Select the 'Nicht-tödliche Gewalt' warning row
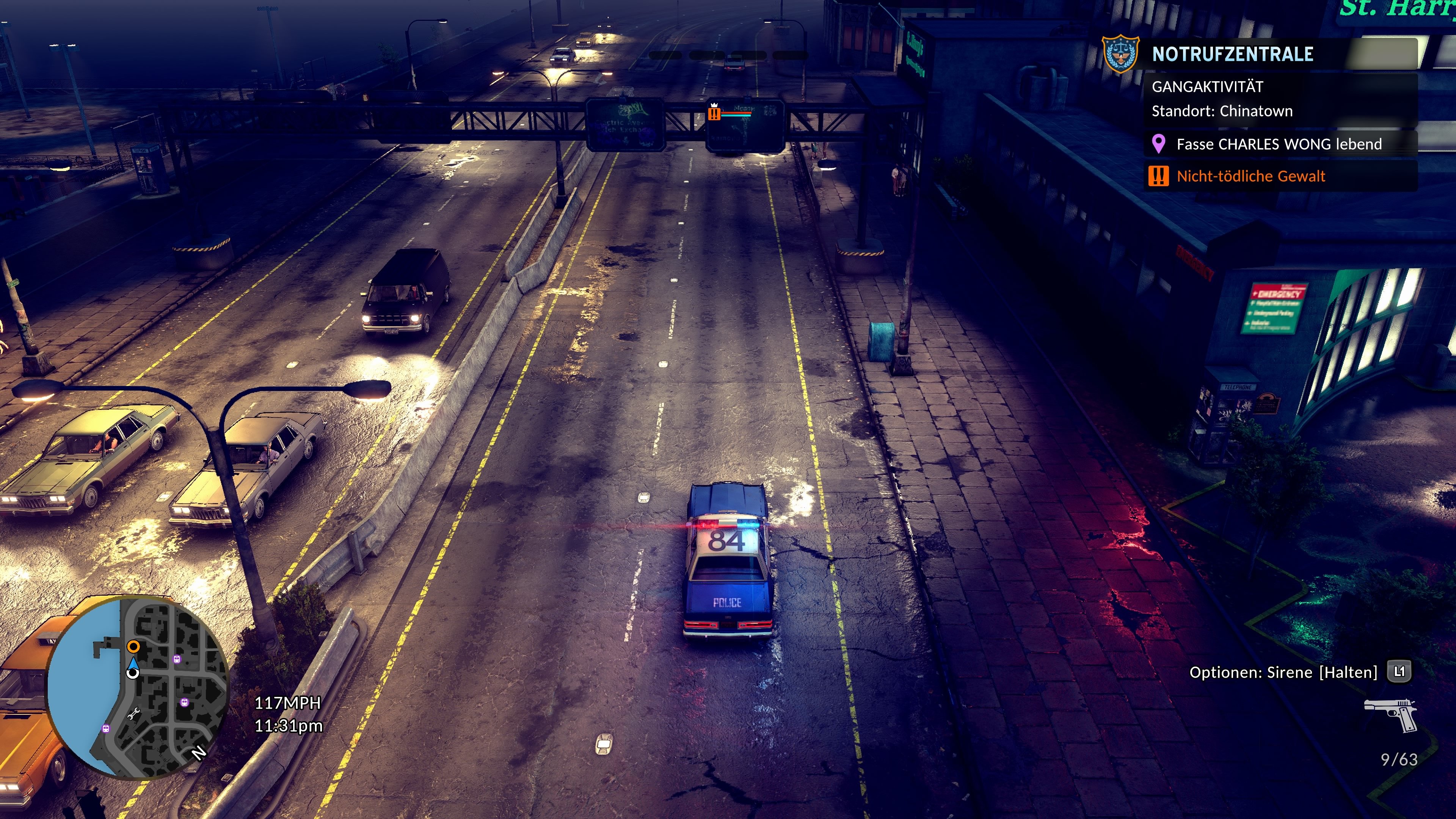The image size is (1456, 819). [x=1250, y=176]
